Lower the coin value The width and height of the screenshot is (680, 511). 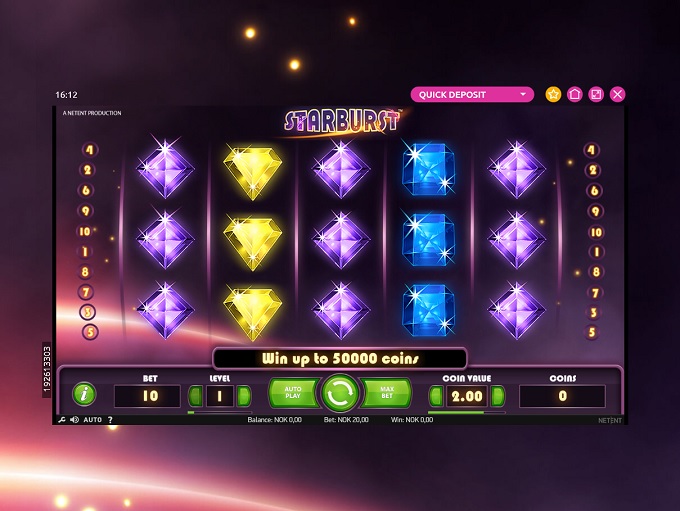[435, 396]
